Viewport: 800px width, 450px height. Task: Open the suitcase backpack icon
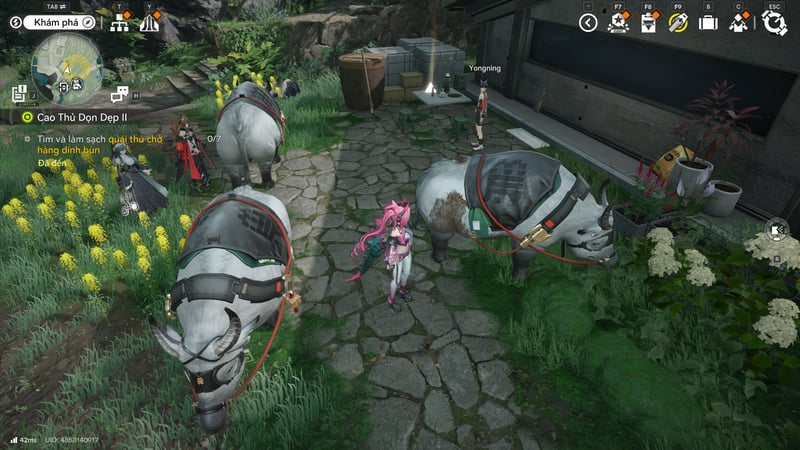tap(708, 22)
